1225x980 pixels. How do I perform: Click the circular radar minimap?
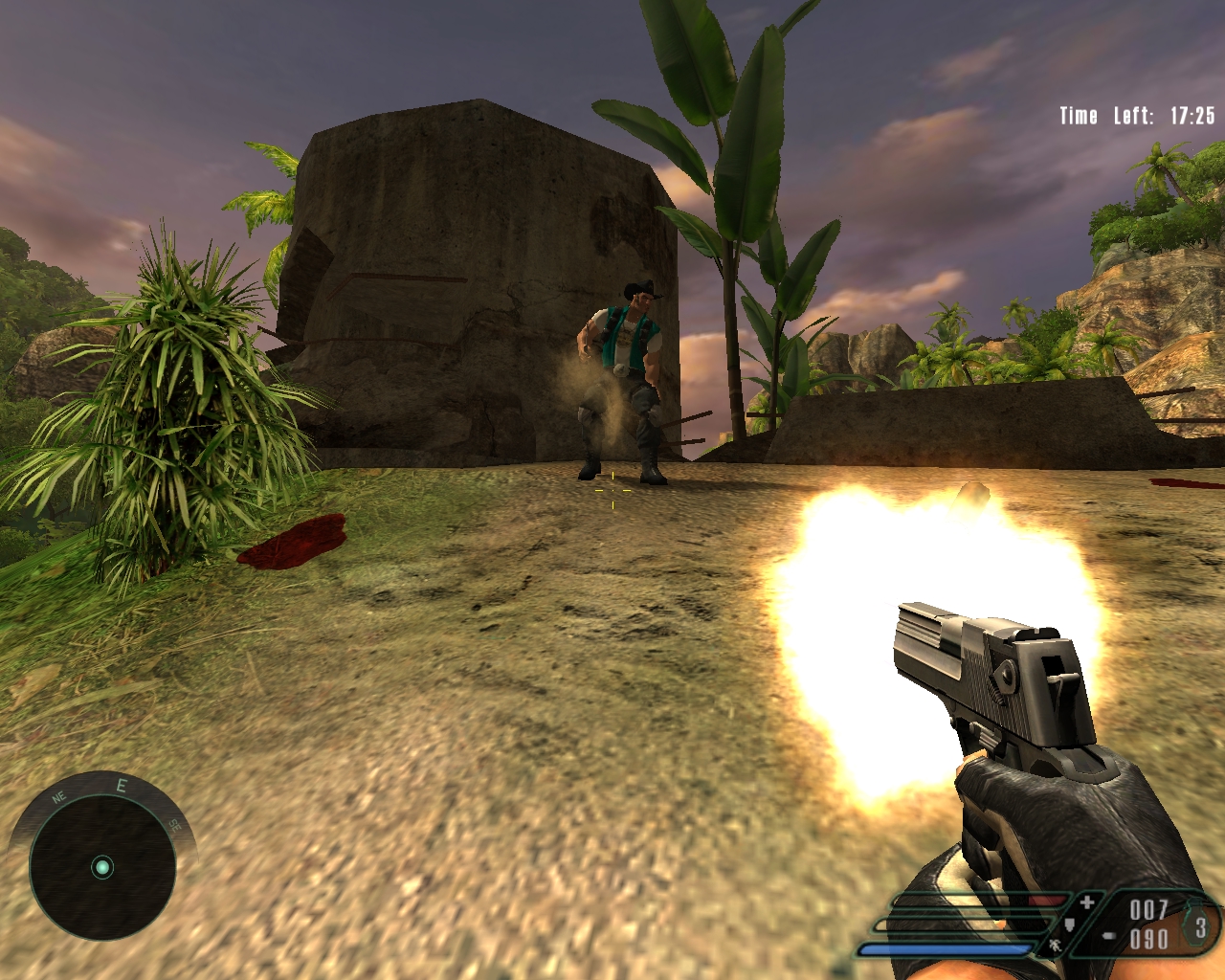point(102,867)
